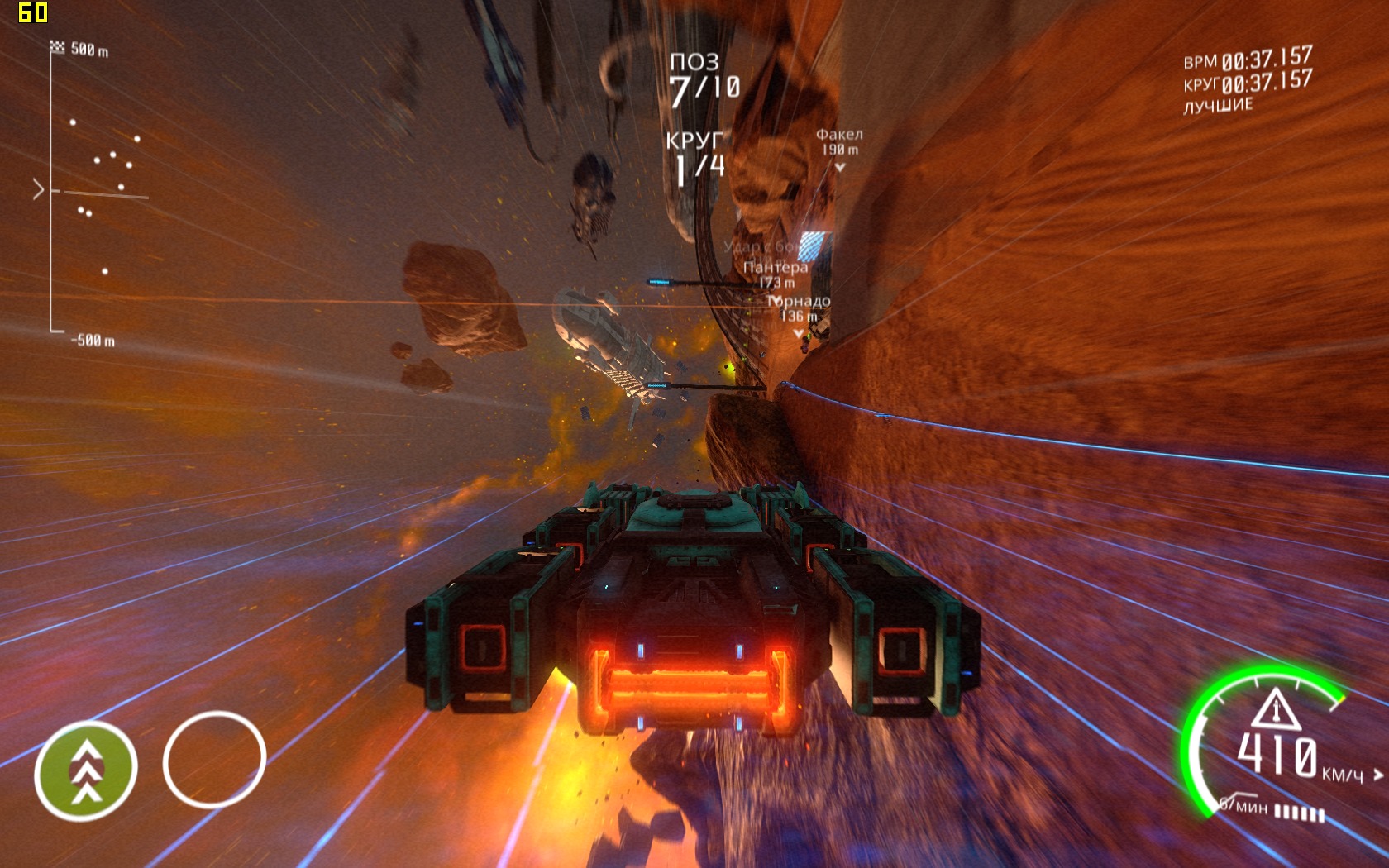The height and width of the screenshot is (868, 1389).
Task: Click the vertical track position radar
Action: pos(91,194)
